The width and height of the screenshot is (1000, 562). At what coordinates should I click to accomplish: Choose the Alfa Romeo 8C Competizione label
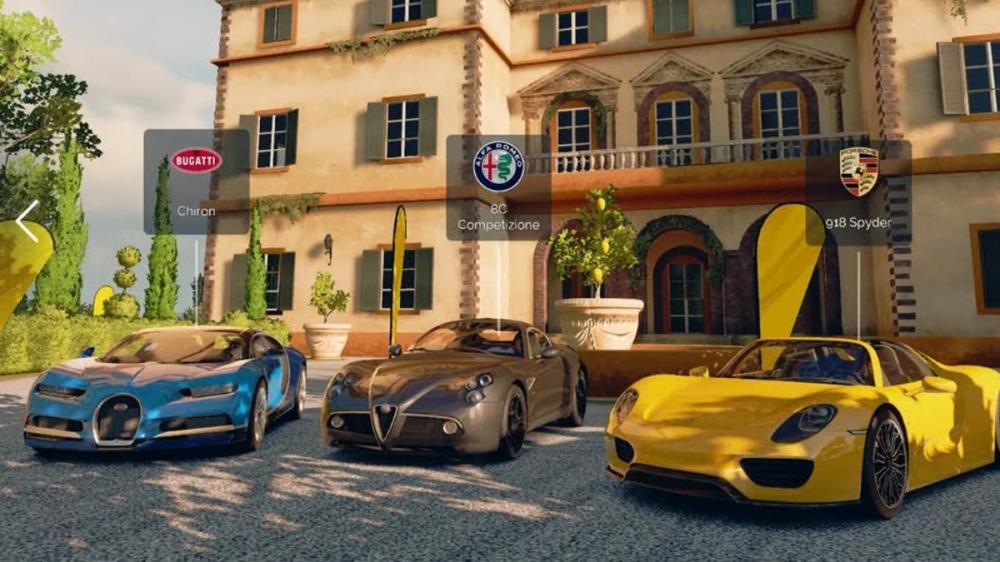(498, 188)
